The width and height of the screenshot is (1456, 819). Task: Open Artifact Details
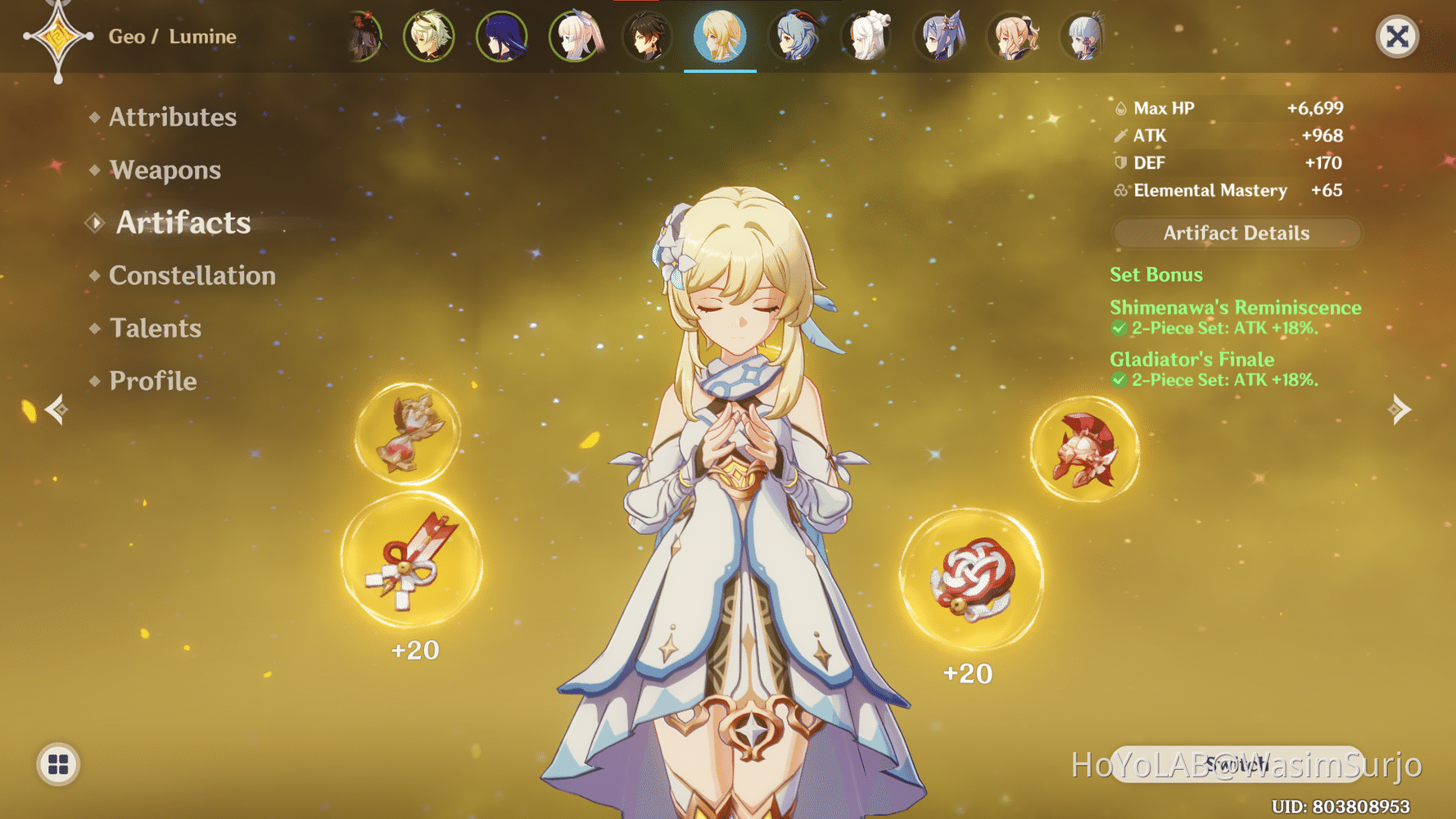1236,233
